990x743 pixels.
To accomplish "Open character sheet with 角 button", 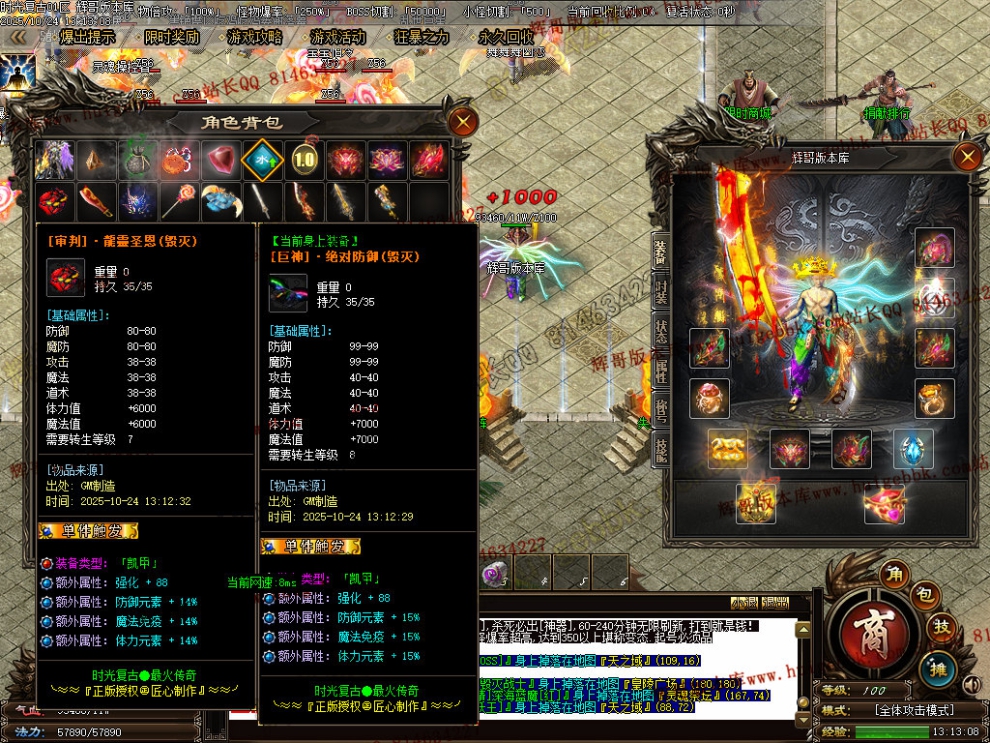I will point(893,574).
